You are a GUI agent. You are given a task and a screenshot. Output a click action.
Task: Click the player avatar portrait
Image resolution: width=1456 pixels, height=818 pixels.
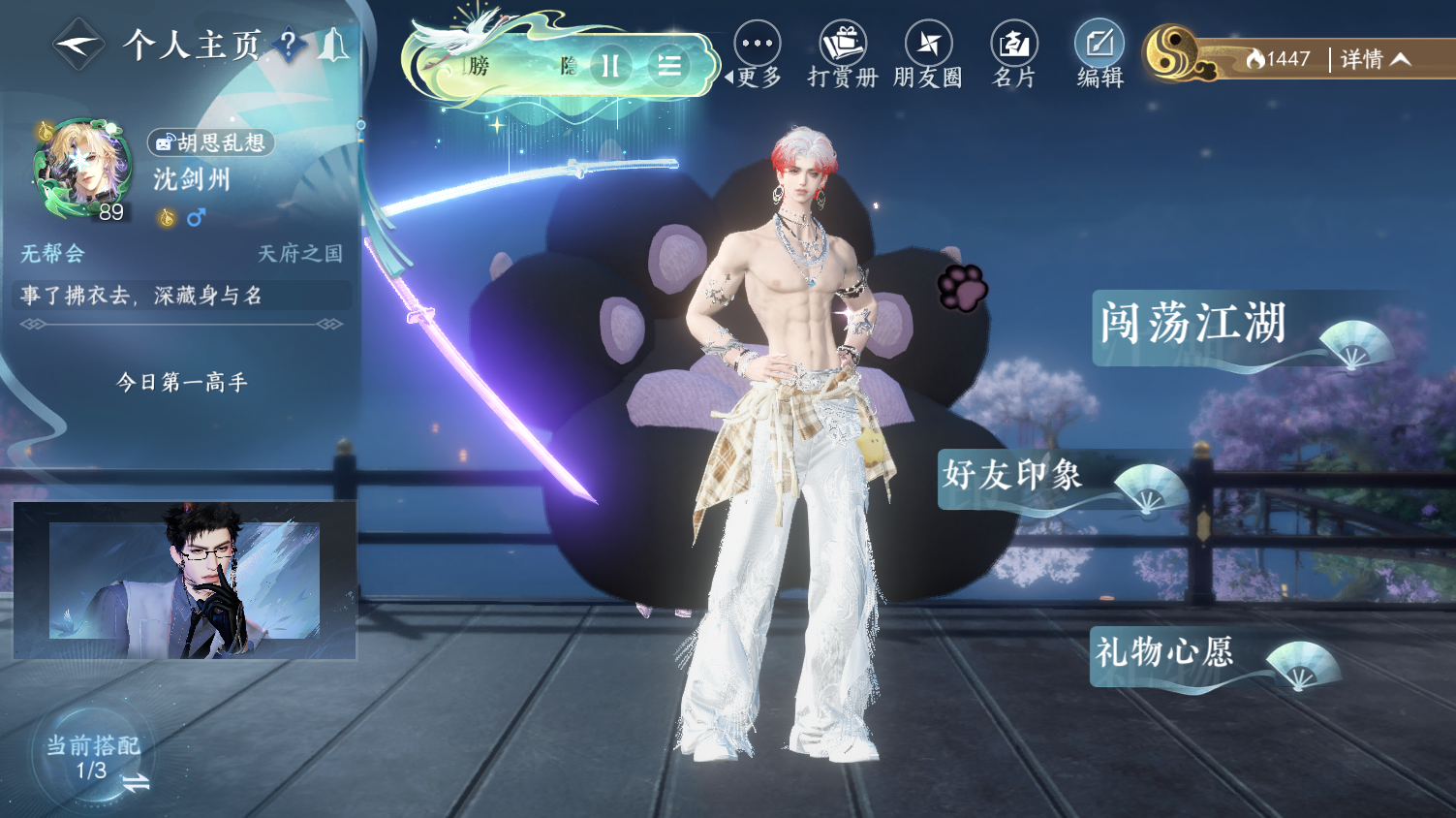83,169
